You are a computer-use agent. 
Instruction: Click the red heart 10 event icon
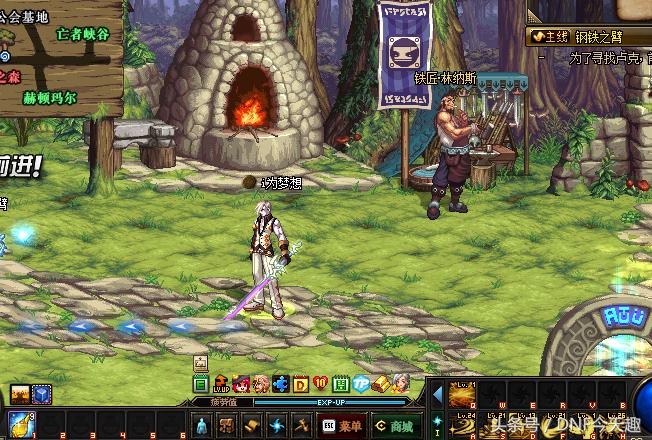pos(320,384)
